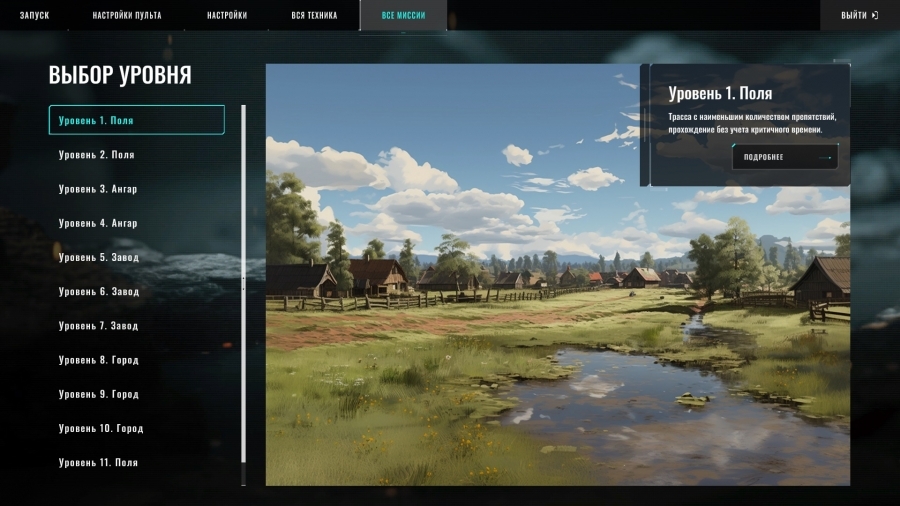This screenshot has height=506, width=900.
Task: Select the ВСЕ МИССИИ tab
Action: pyautogui.click(x=403, y=16)
